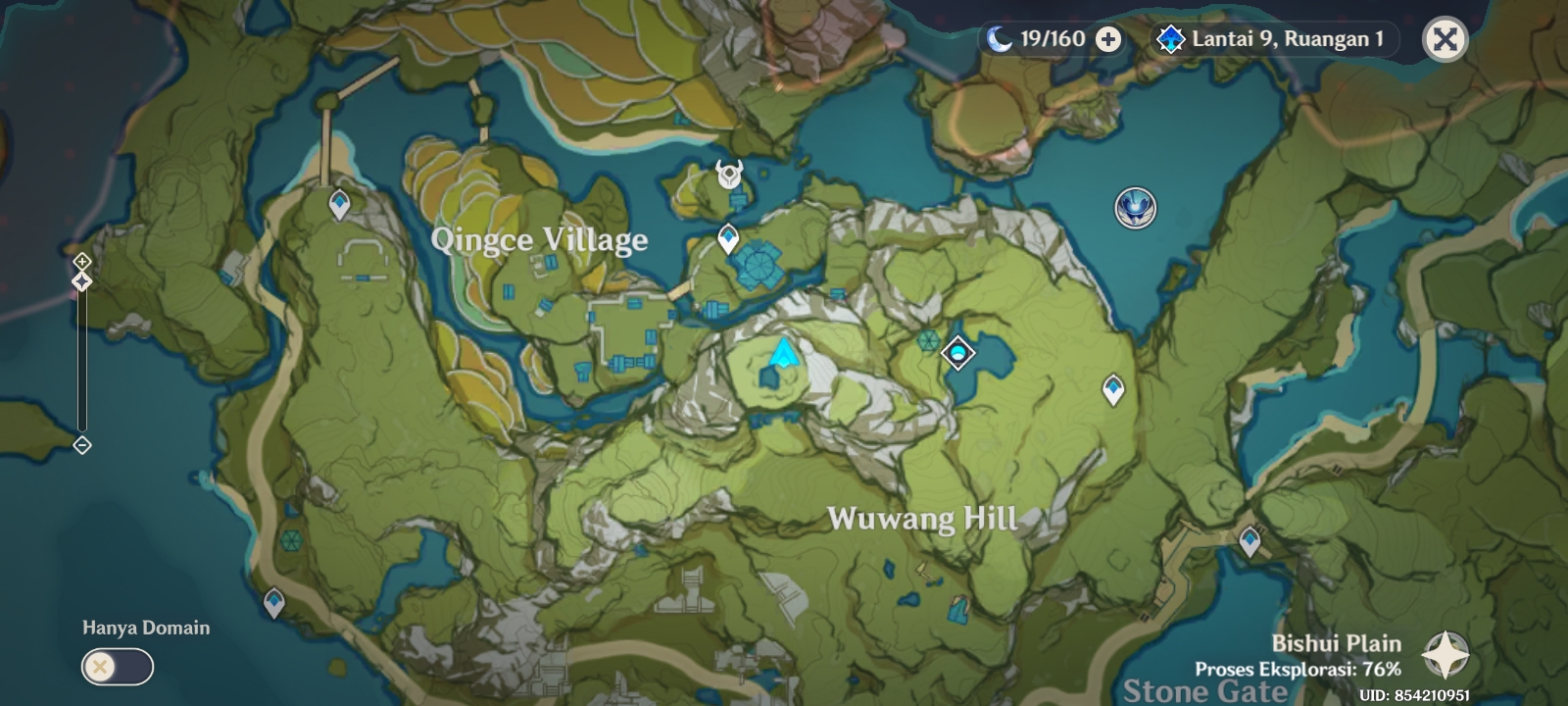Select the domain marker on Wuwang Hill pond
This screenshot has height=706, width=1568.
coord(957,353)
